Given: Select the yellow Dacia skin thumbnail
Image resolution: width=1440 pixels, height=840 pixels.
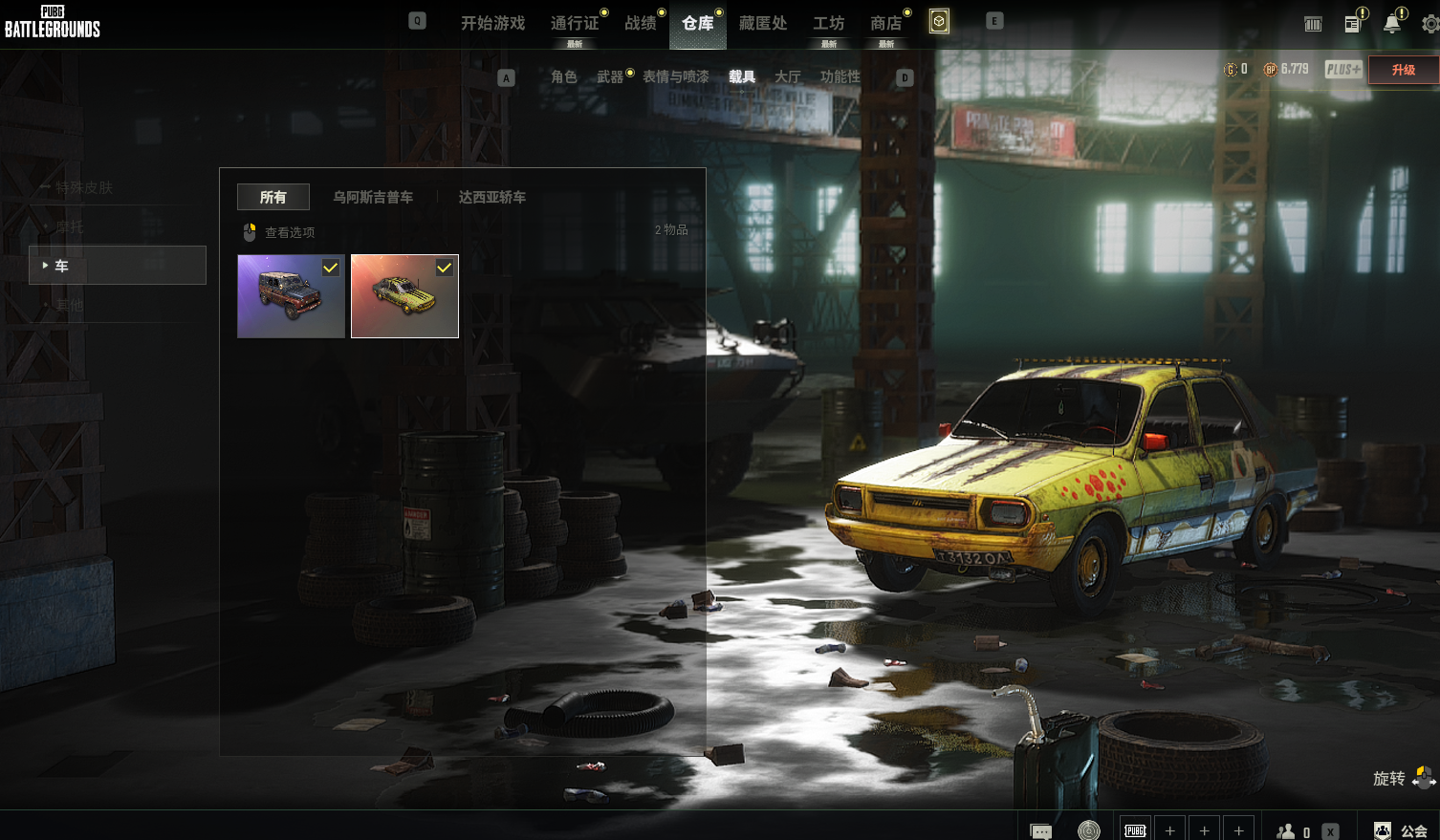Looking at the screenshot, I should (x=404, y=296).
